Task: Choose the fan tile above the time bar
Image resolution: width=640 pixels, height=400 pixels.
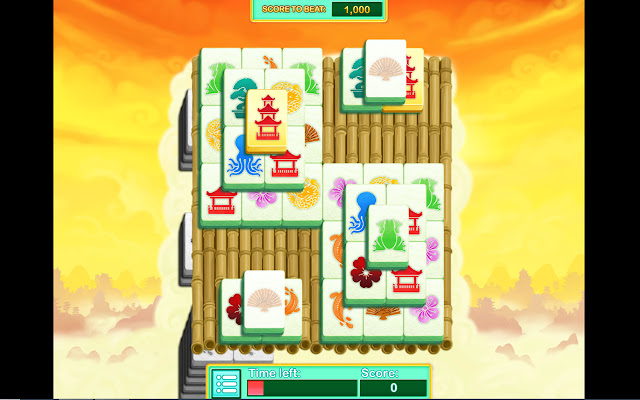Action: [265, 300]
